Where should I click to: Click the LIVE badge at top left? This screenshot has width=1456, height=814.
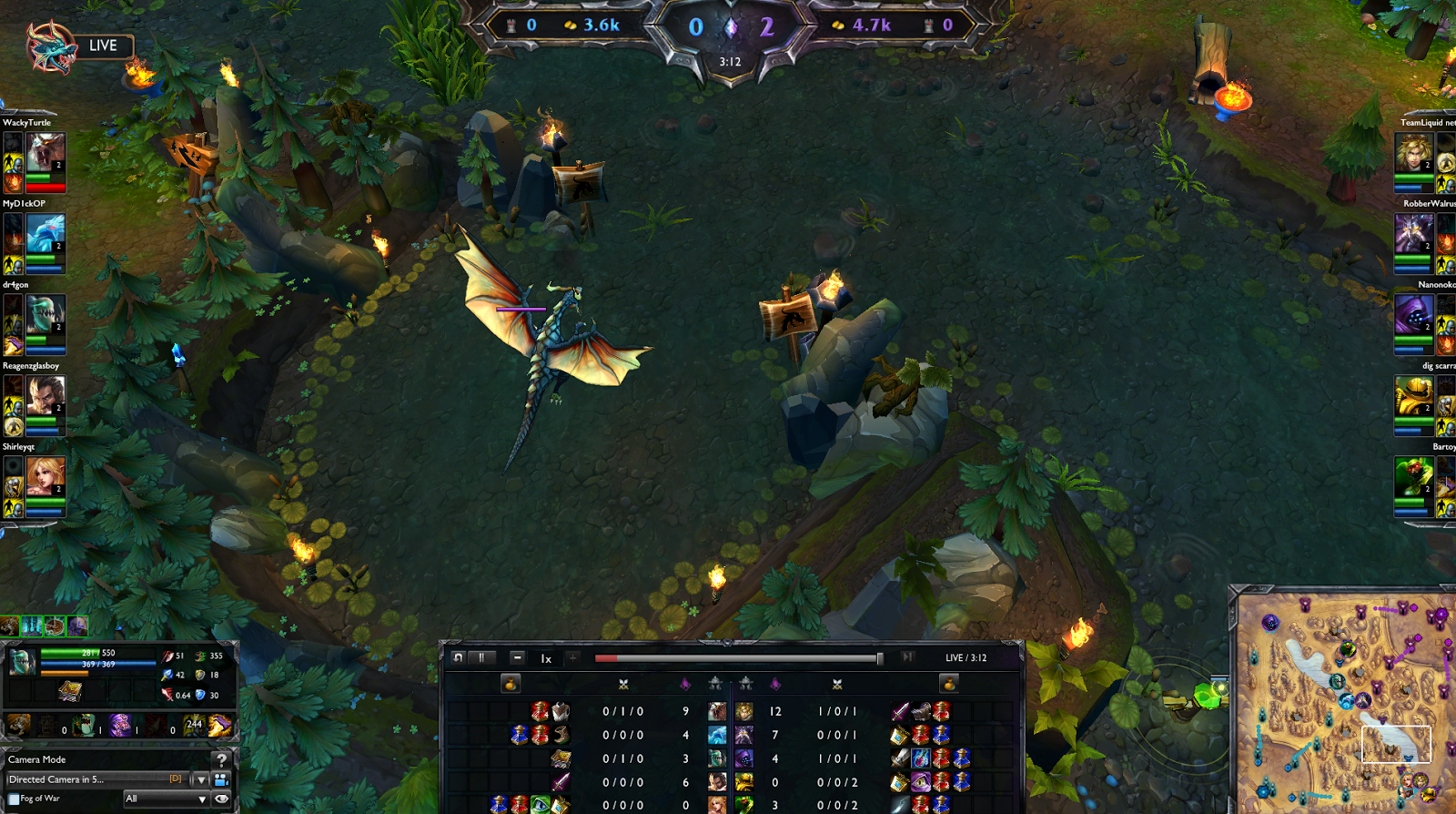pos(102,45)
